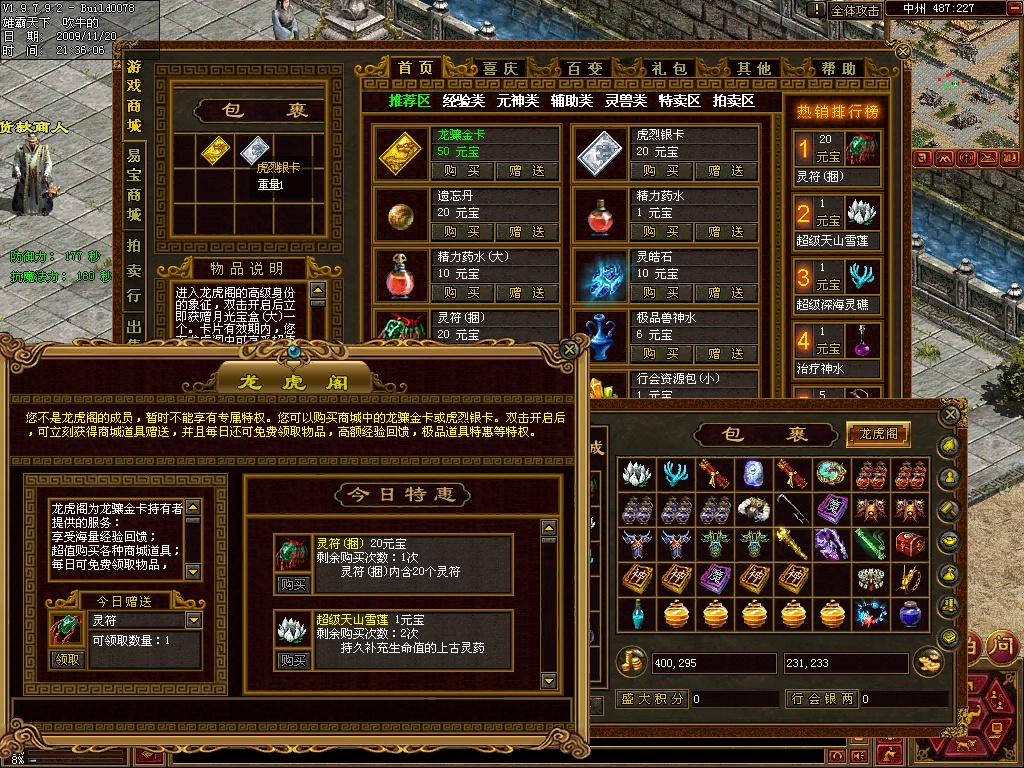Screen dimensions: 1024x768
Task: Buy the 龙骧金卡 with 购买
Action: pos(462,171)
